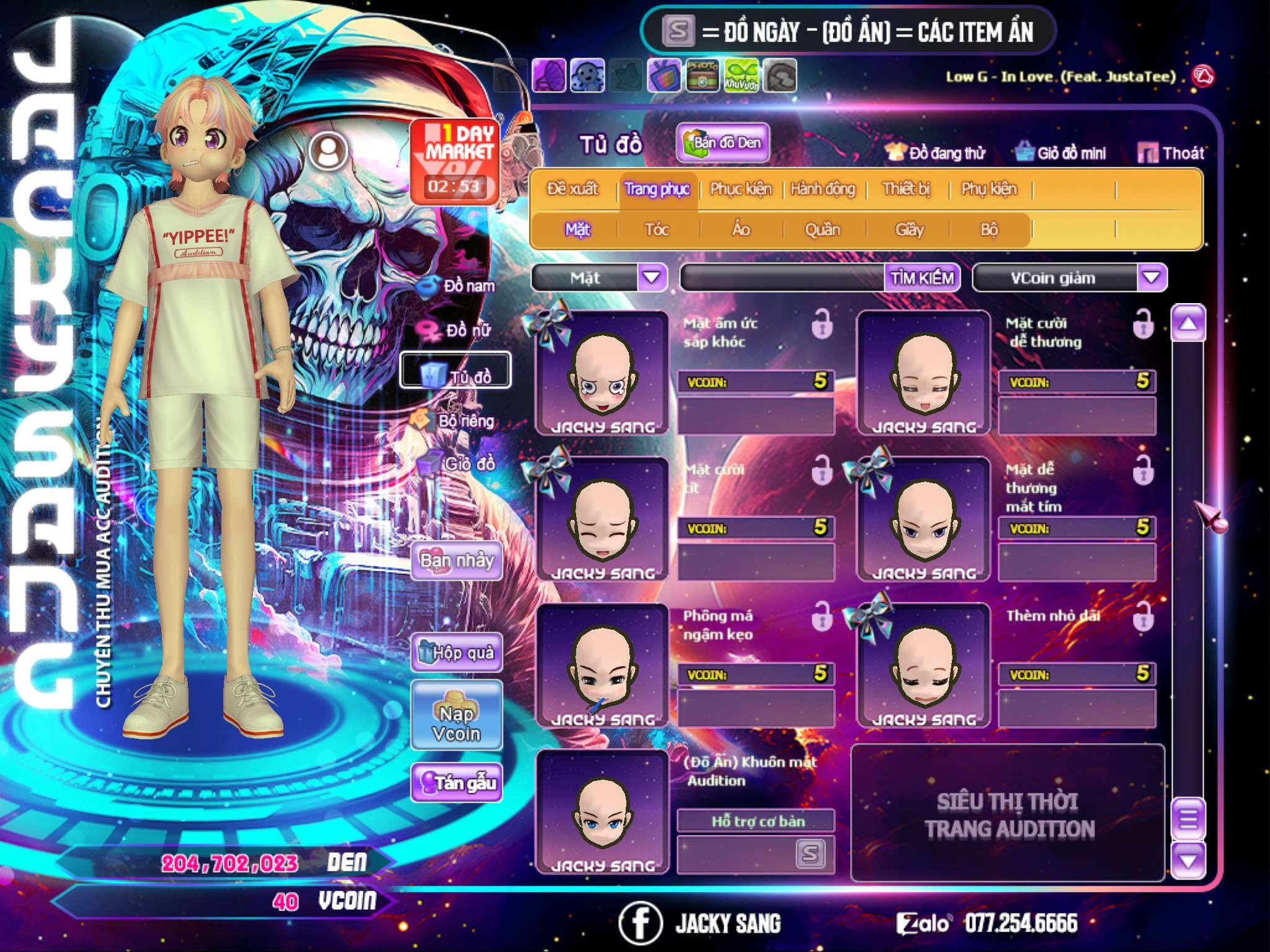Show Đồ đang thử items
The image size is (1270, 952).
tap(936, 153)
